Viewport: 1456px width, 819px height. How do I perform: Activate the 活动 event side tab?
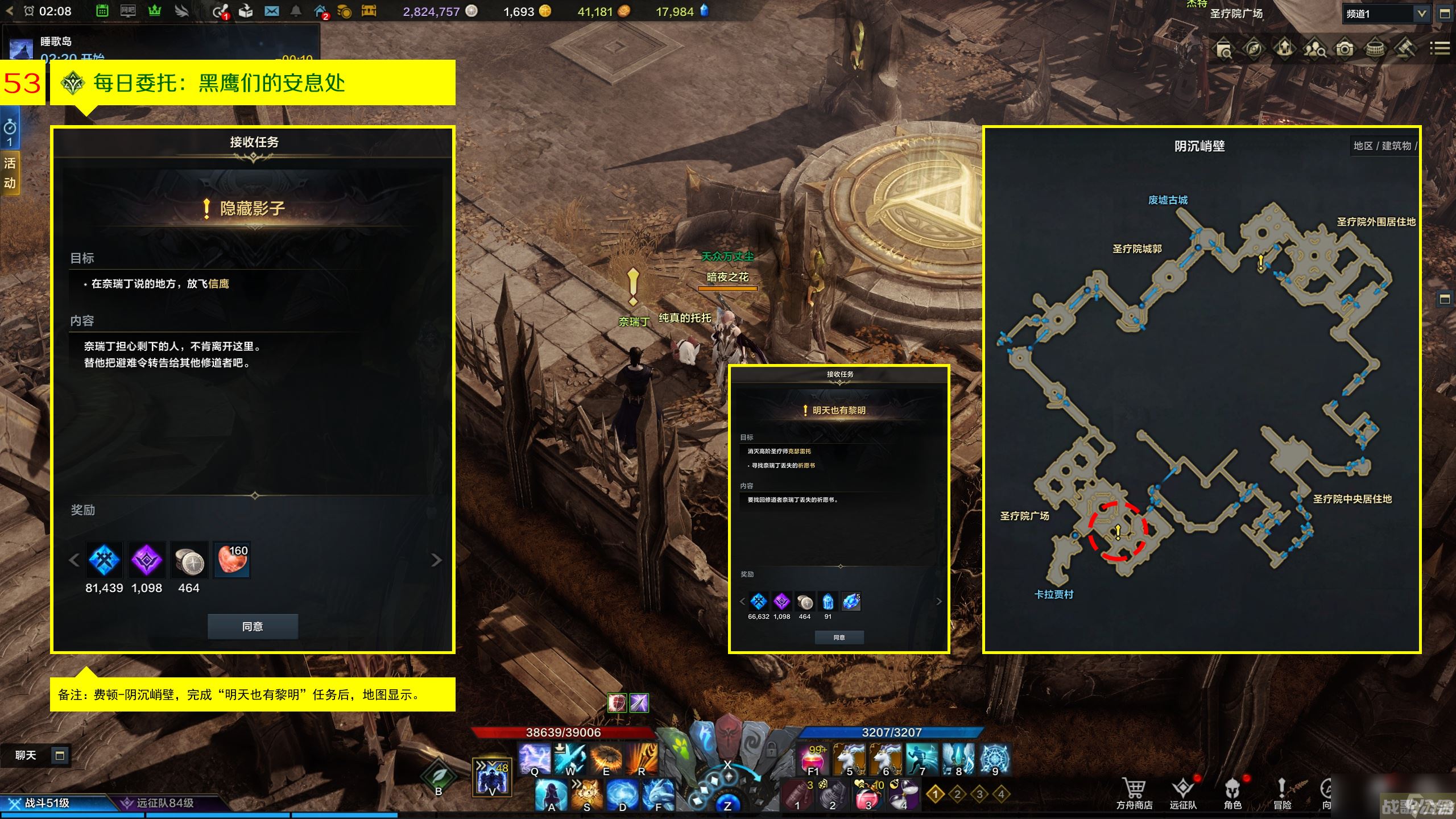pos(10,173)
